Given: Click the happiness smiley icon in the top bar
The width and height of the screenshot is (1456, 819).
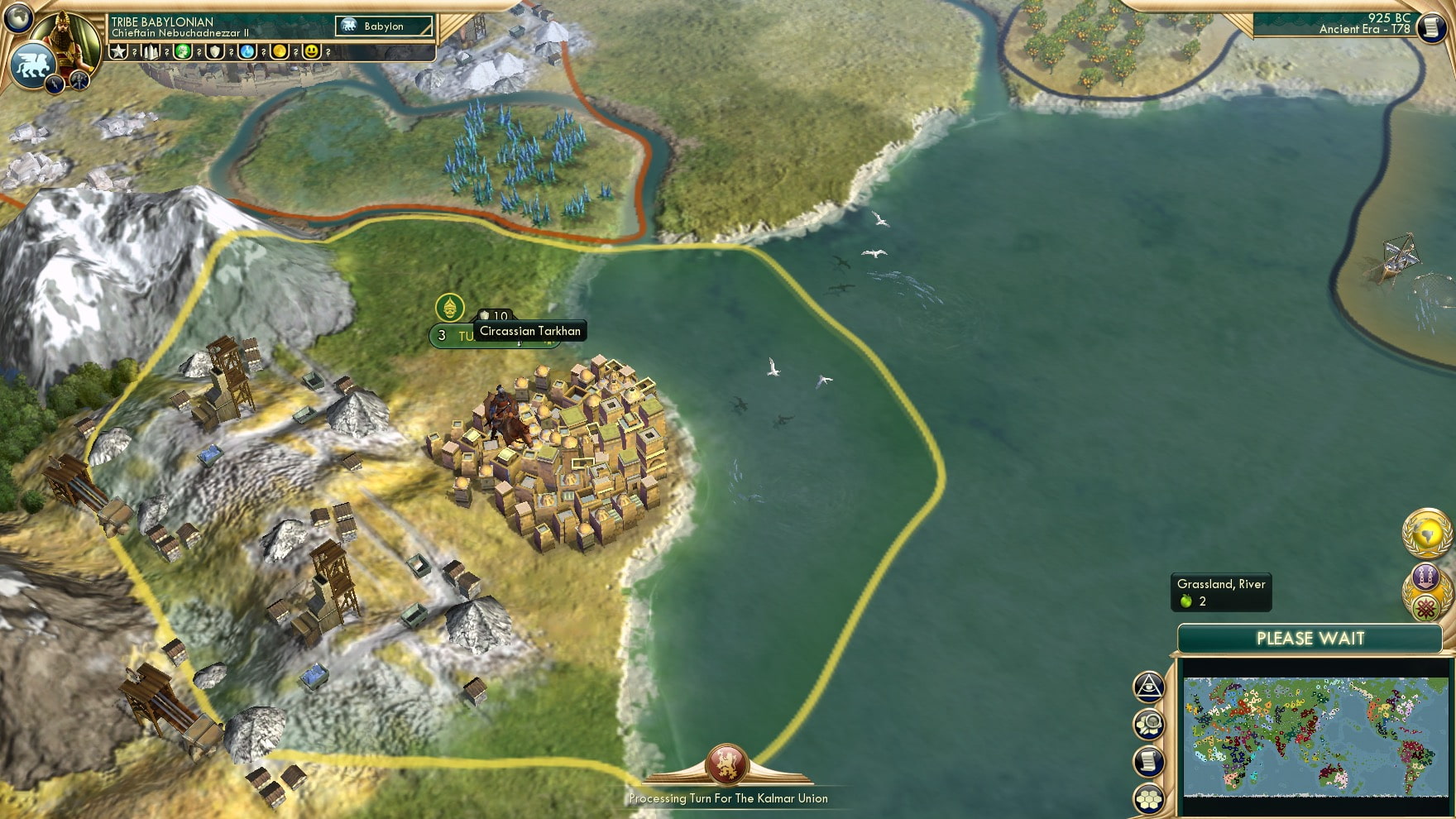Looking at the screenshot, I should tap(311, 52).
